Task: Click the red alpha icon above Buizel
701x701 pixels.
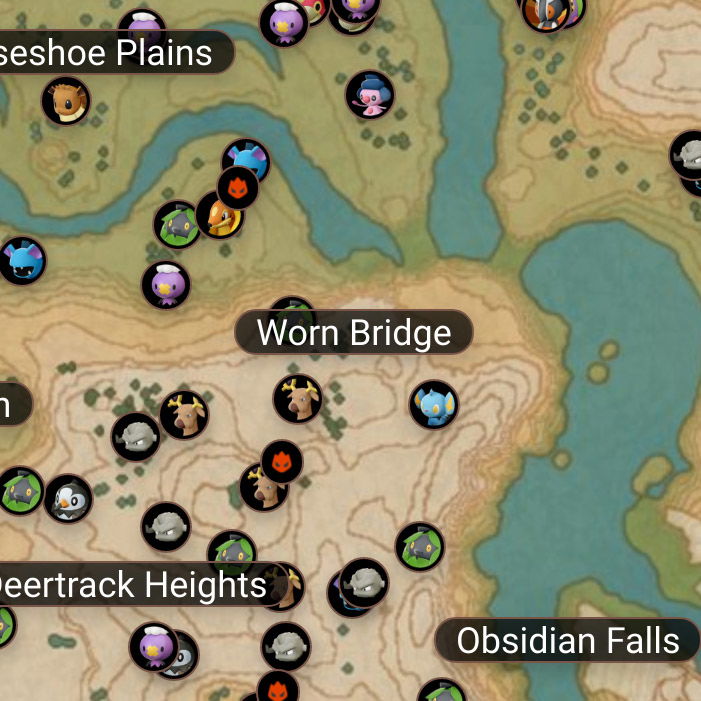Action: click(x=238, y=187)
